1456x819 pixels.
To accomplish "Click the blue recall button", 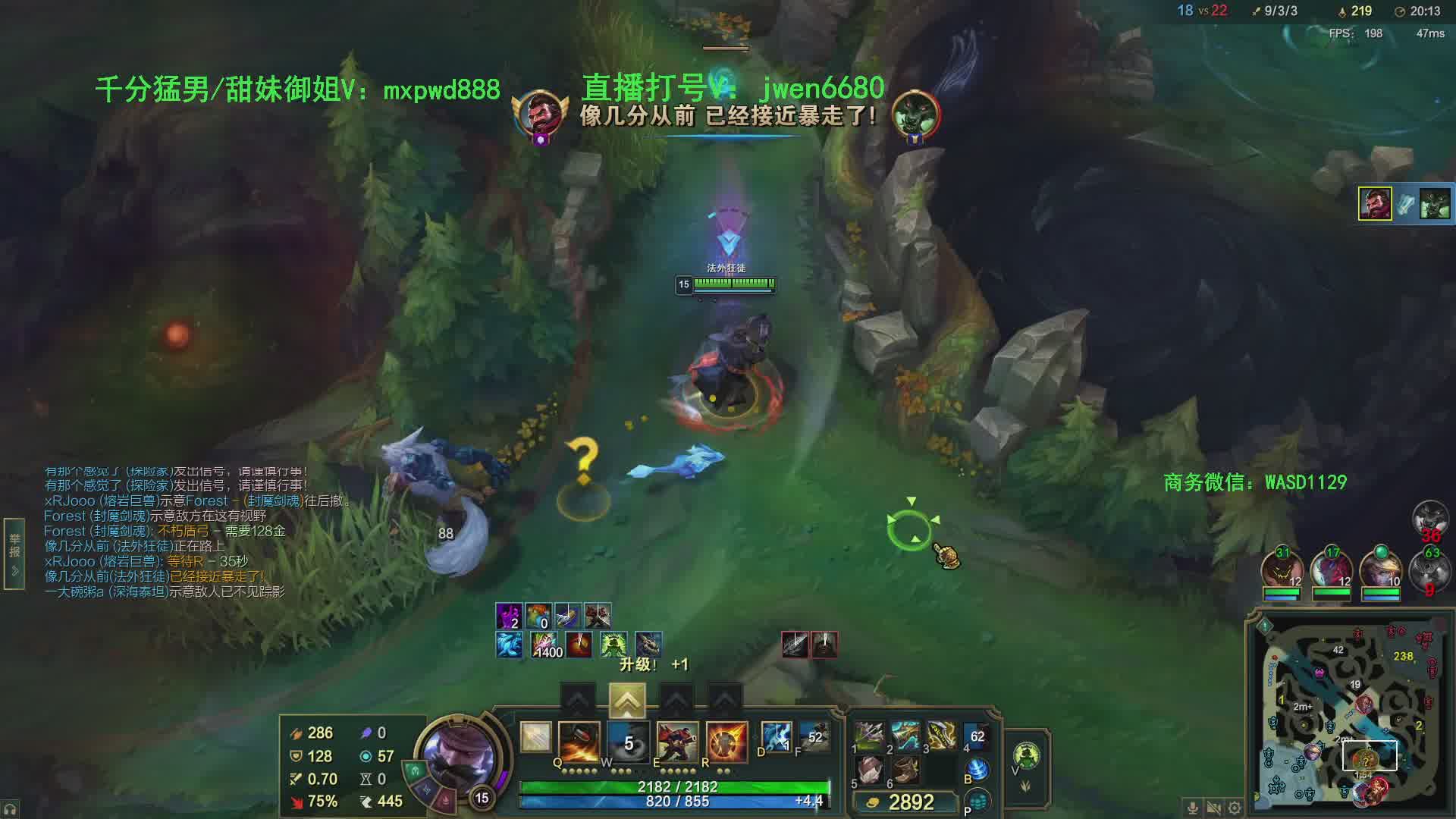I will (978, 770).
